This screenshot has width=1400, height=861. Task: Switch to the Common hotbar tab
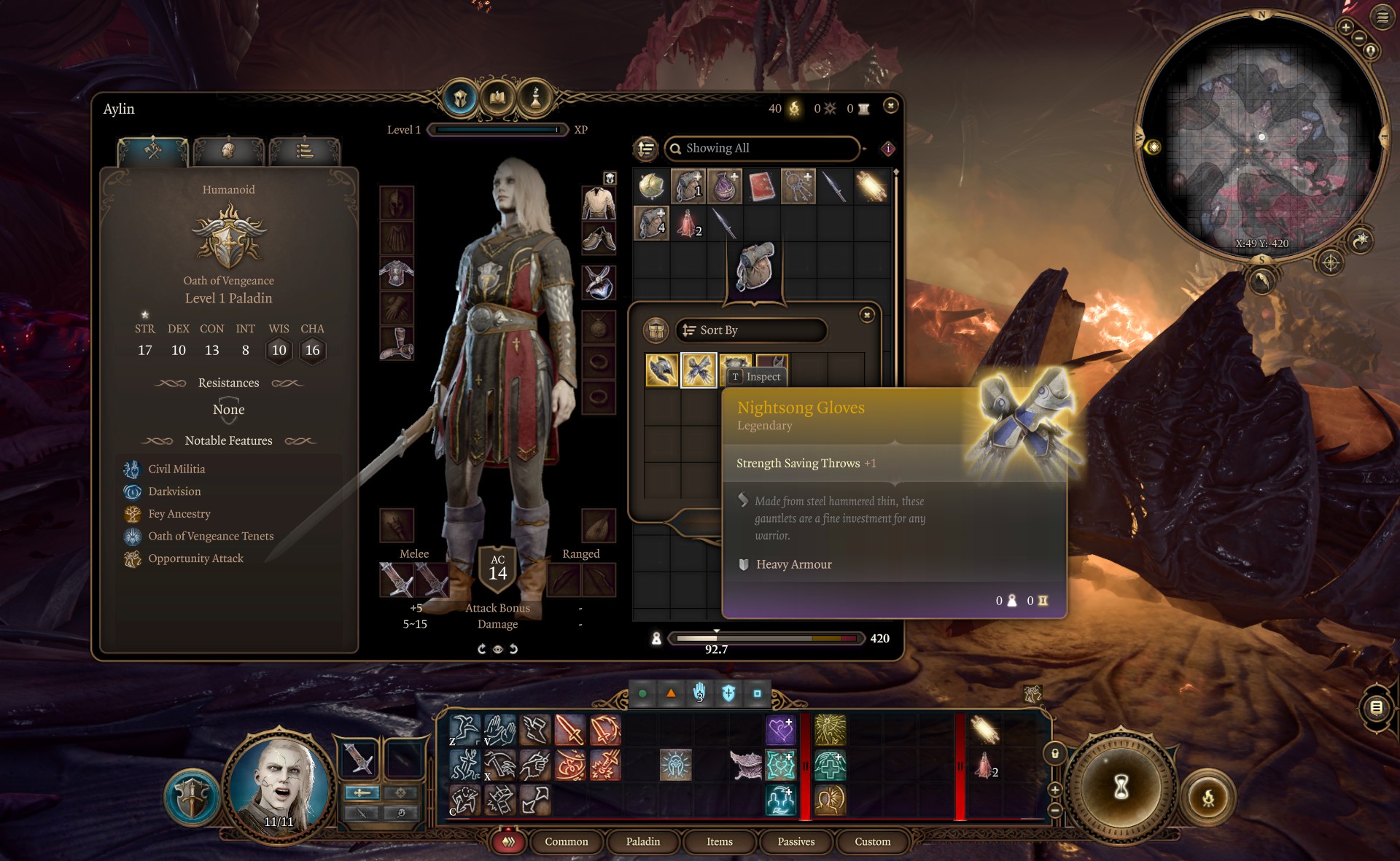click(x=566, y=841)
